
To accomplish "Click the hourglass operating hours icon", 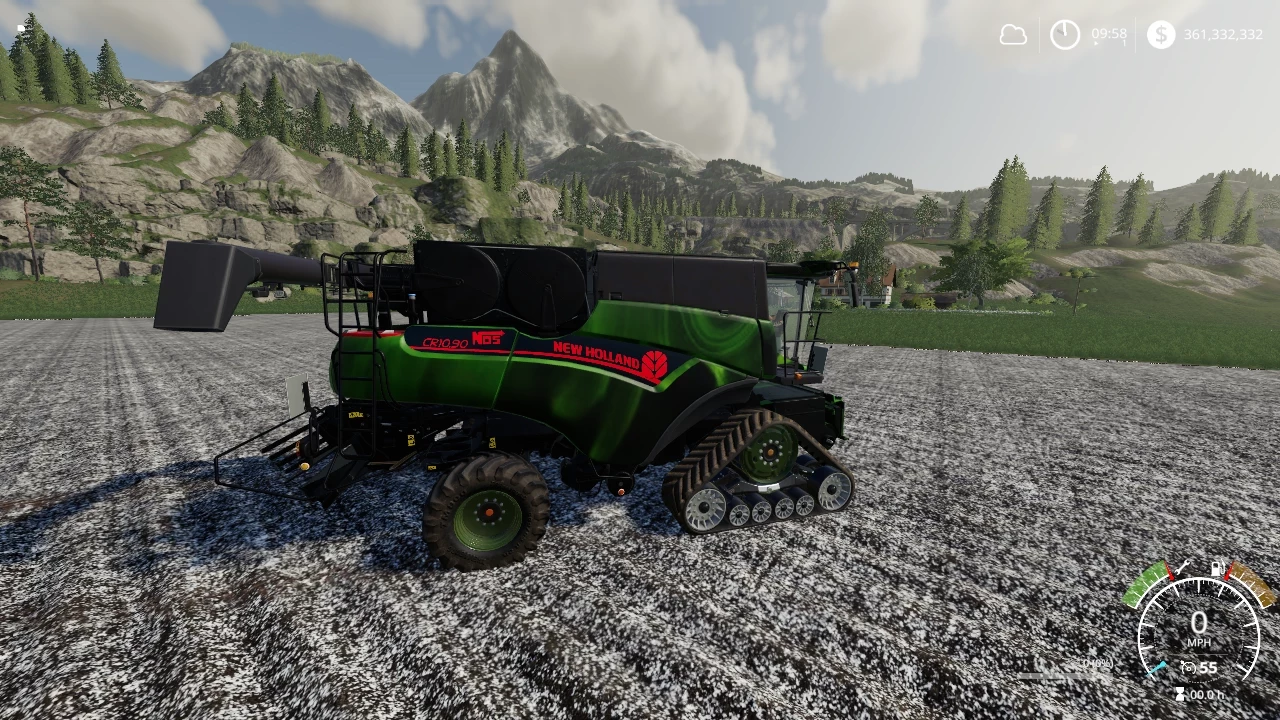I will [x=1181, y=692].
